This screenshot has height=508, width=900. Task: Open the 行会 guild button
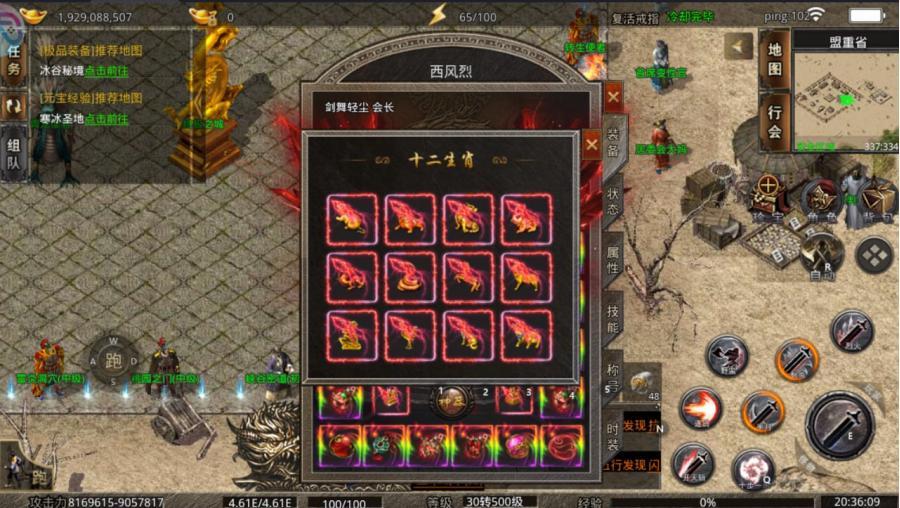(774, 120)
